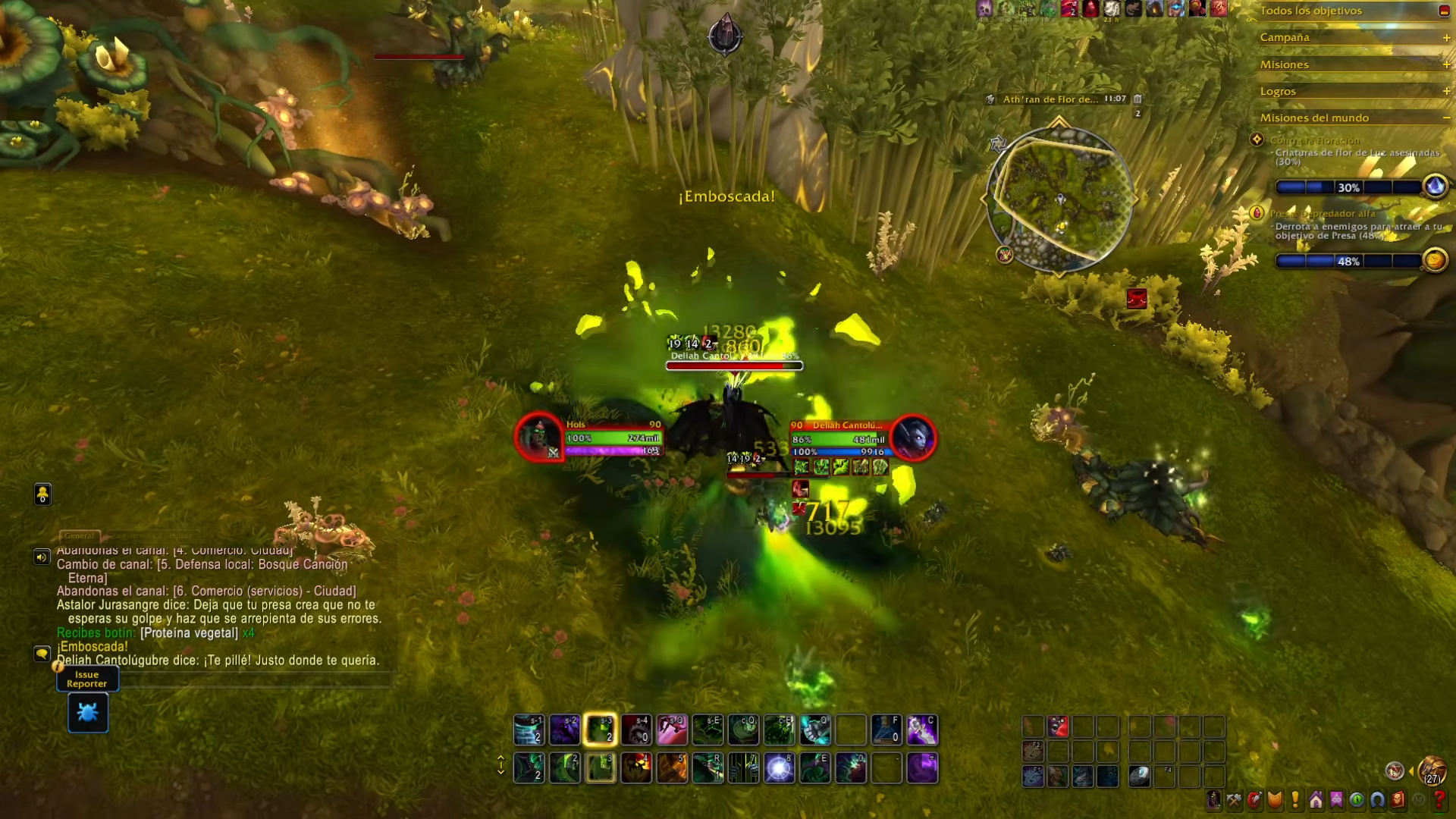Open the Group Finder green eye icon
1456x819 pixels.
(1356, 801)
